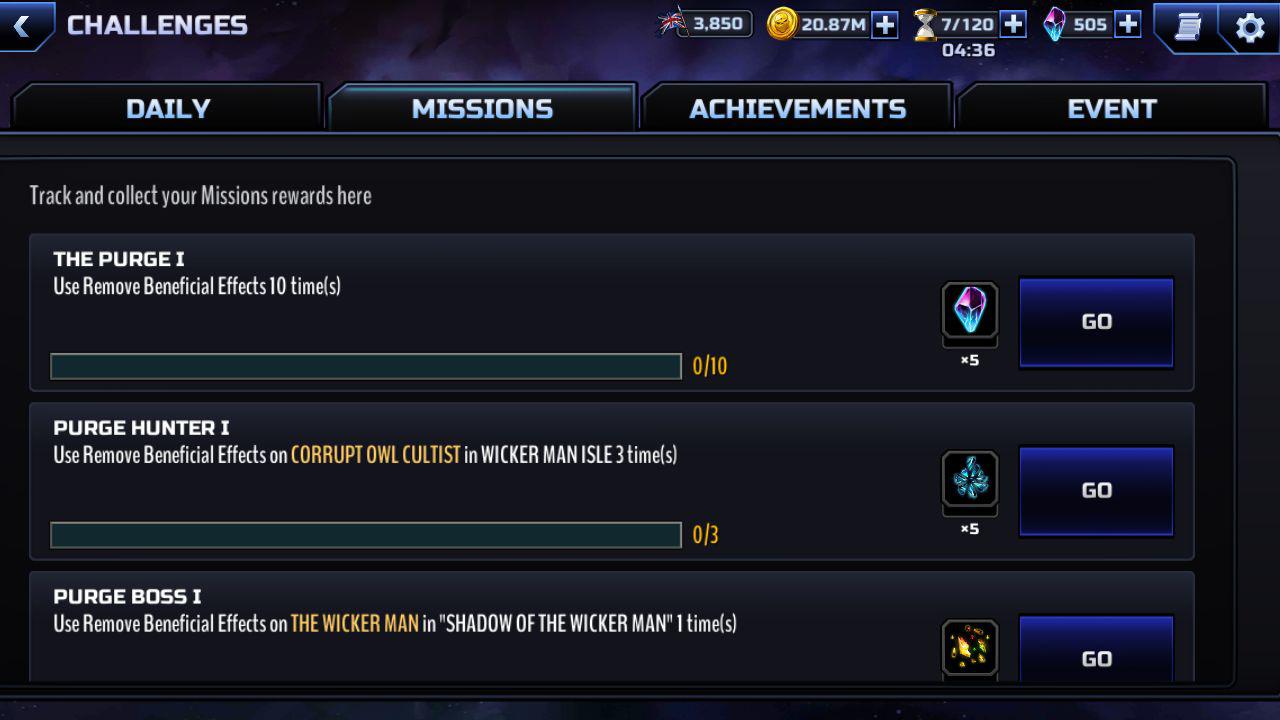Go back using the arrow button
1280x720 pixels.
22,25
